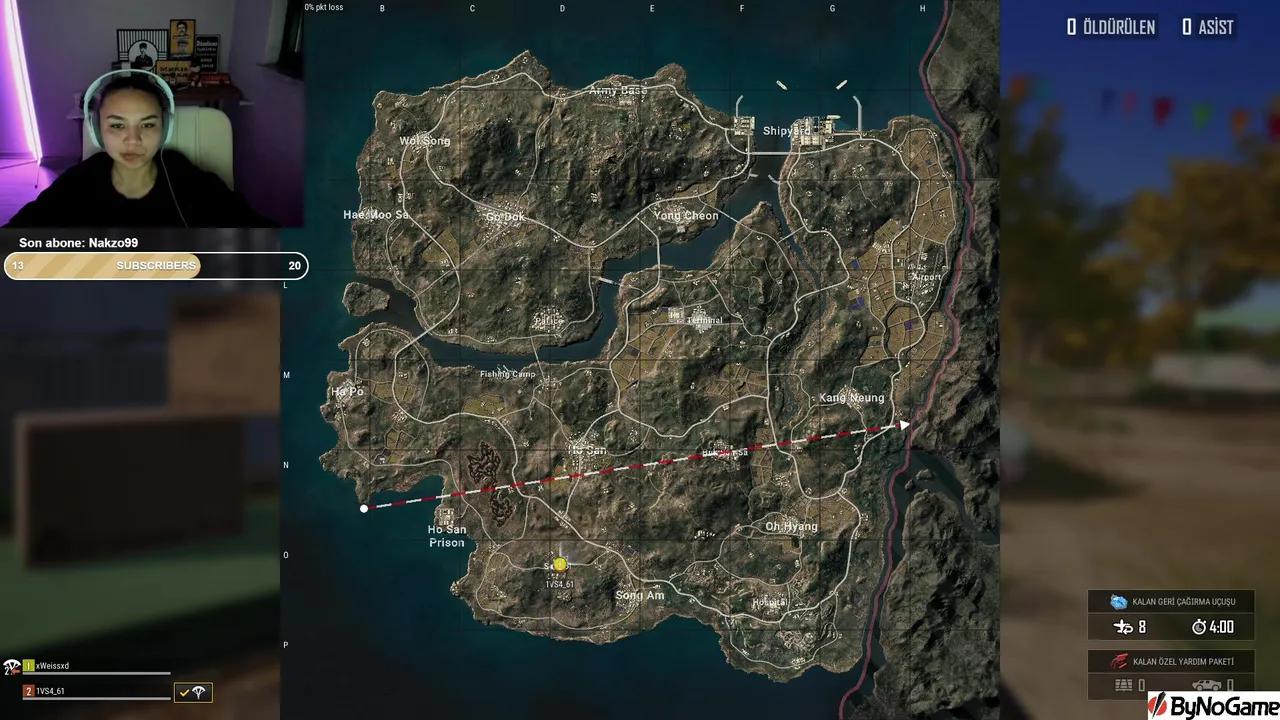Viewport: 1280px width, 720px height.
Task: Click the skull-and-crossbones kill icon beside xWeissxd
Action: [x=12, y=667]
